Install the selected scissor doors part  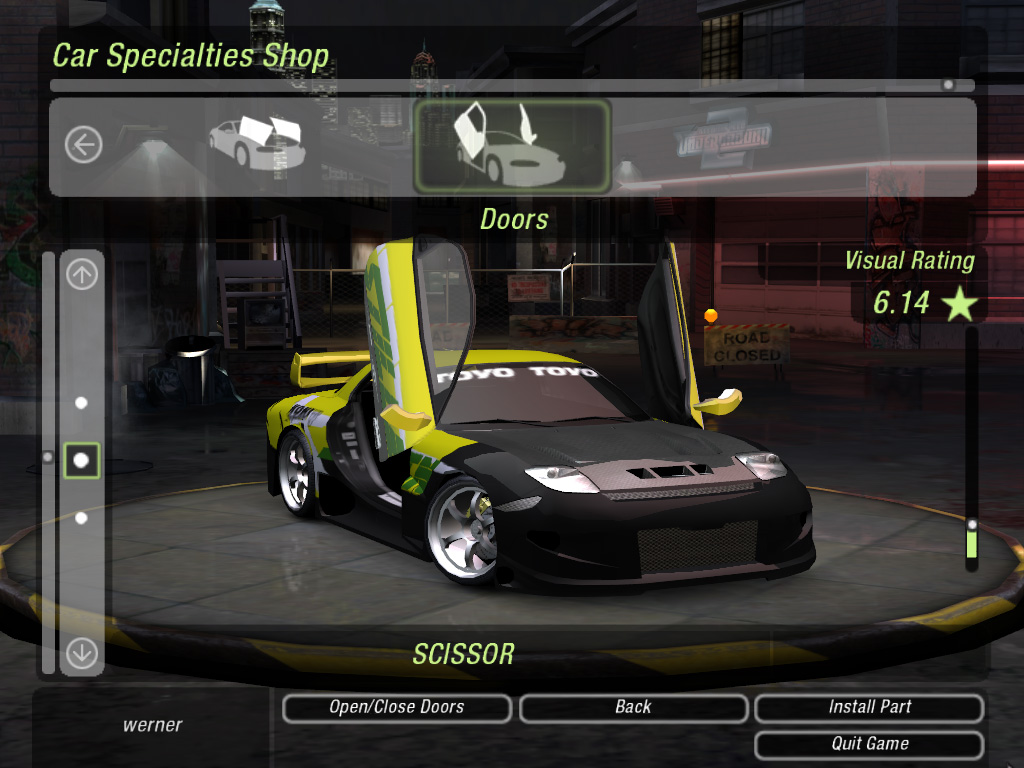[869, 708]
